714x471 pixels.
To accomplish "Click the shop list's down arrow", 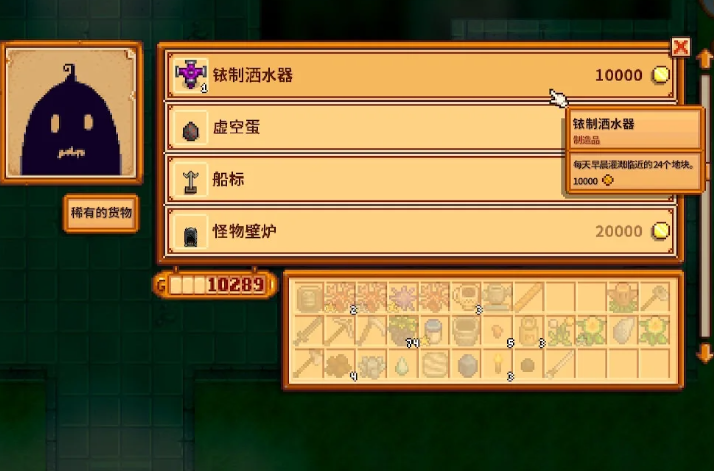I will tap(705, 352).
